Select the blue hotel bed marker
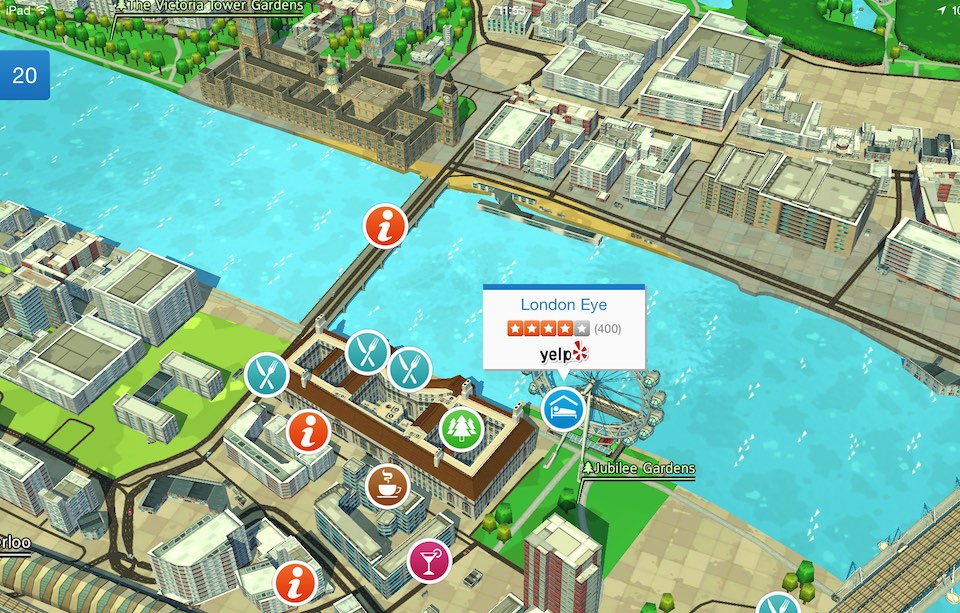Image resolution: width=960 pixels, height=613 pixels. coord(563,409)
